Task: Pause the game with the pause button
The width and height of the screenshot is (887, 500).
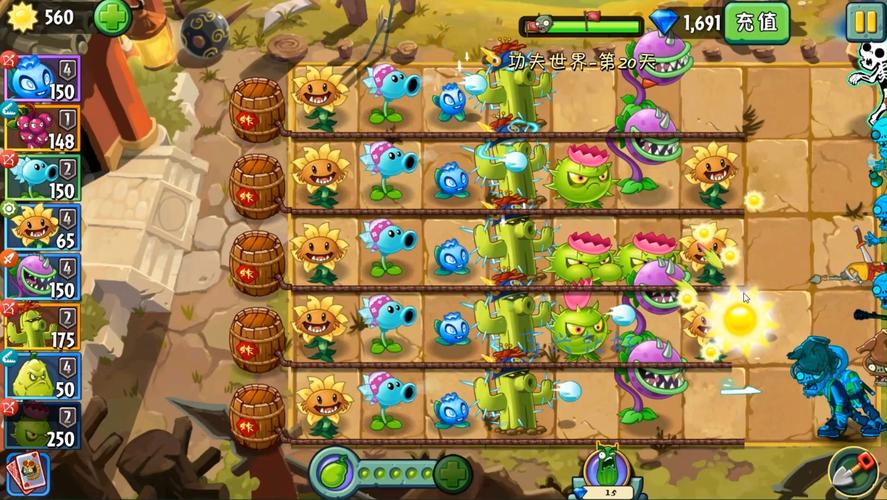Action: click(864, 21)
